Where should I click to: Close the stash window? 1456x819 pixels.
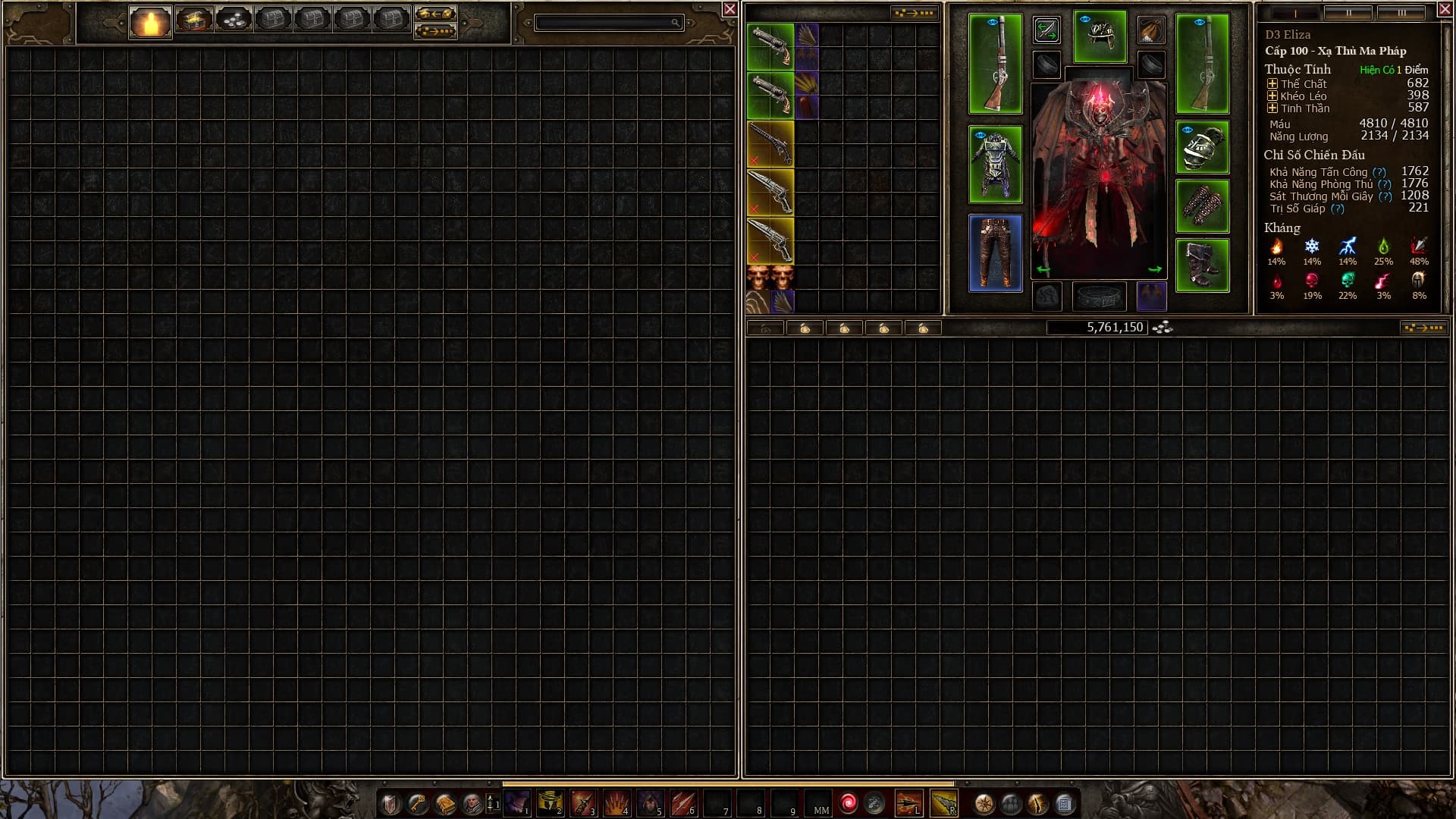click(730, 9)
